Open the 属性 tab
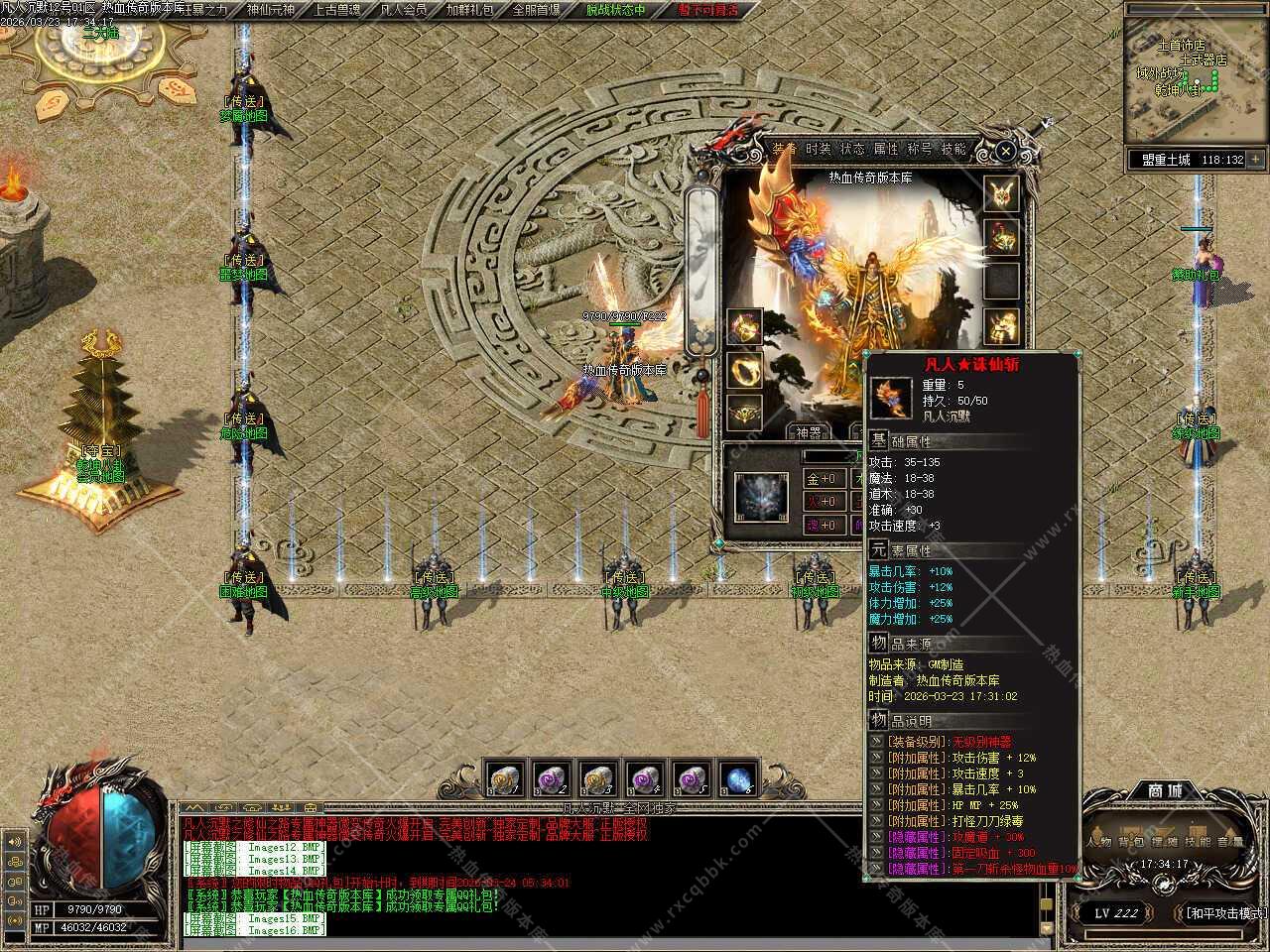This screenshot has height=952, width=1270. 886,149
